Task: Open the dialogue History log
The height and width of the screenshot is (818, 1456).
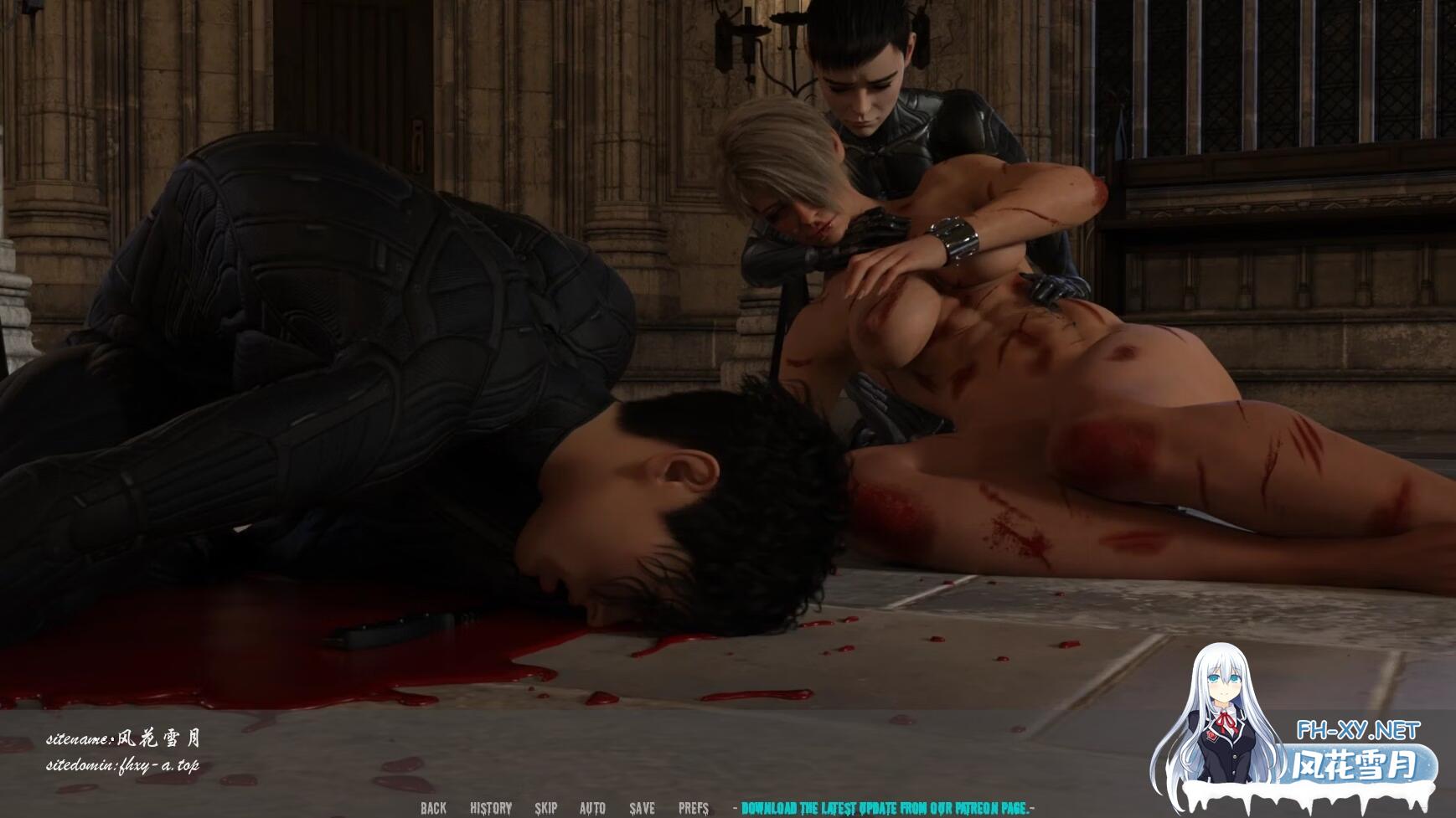Action: click(x=491, y=808)
